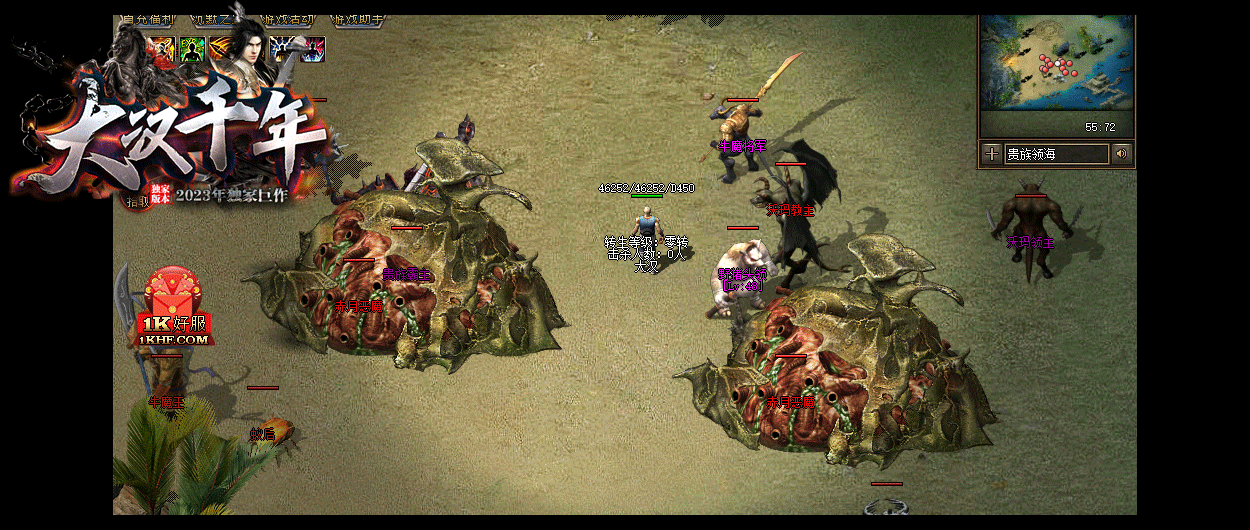The image size is (1250, 530).
Task: Click the 拾取 pickup button
Action: tap(135, 200)
